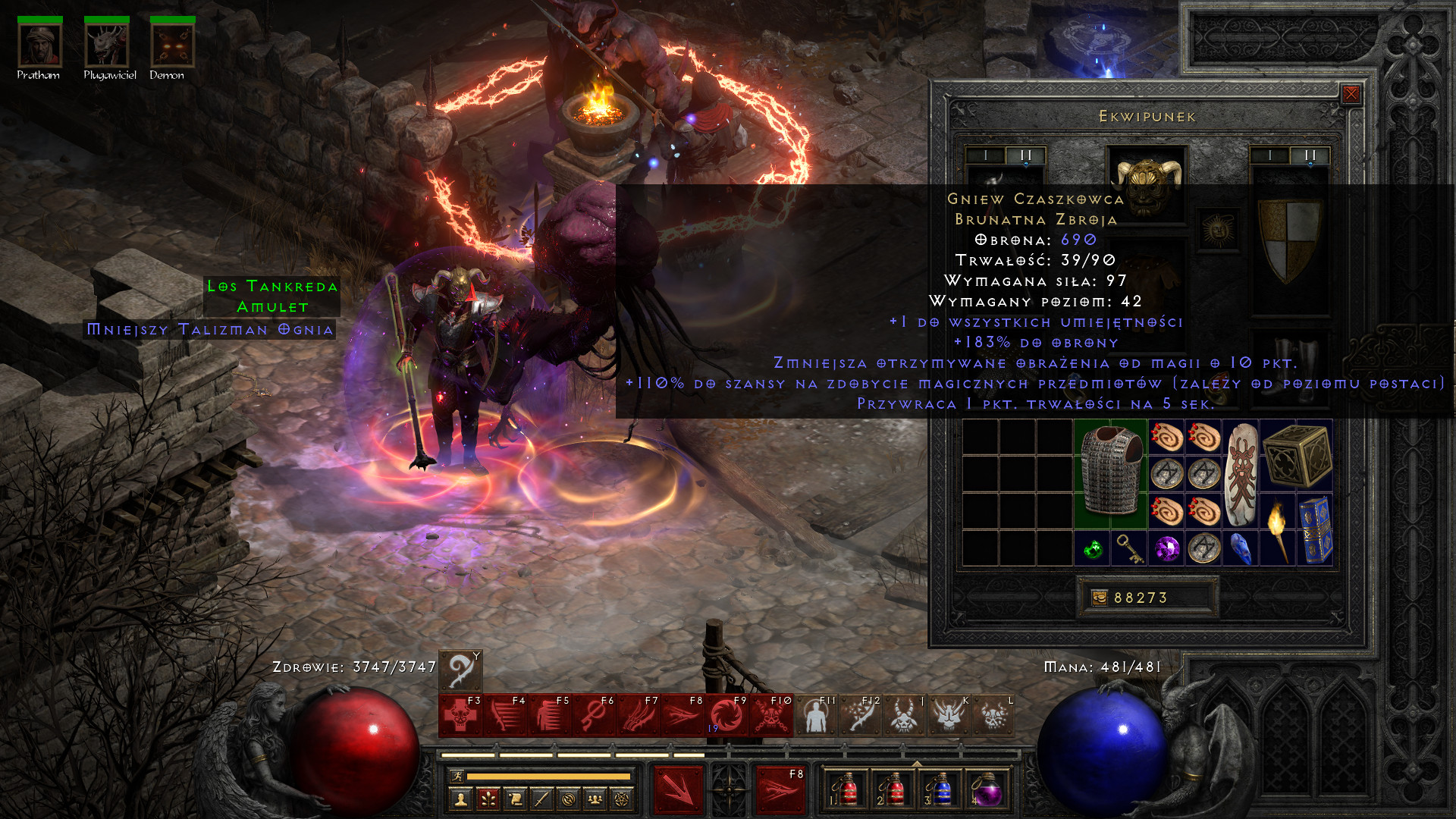Select the blue tome in inventory

1316,530
